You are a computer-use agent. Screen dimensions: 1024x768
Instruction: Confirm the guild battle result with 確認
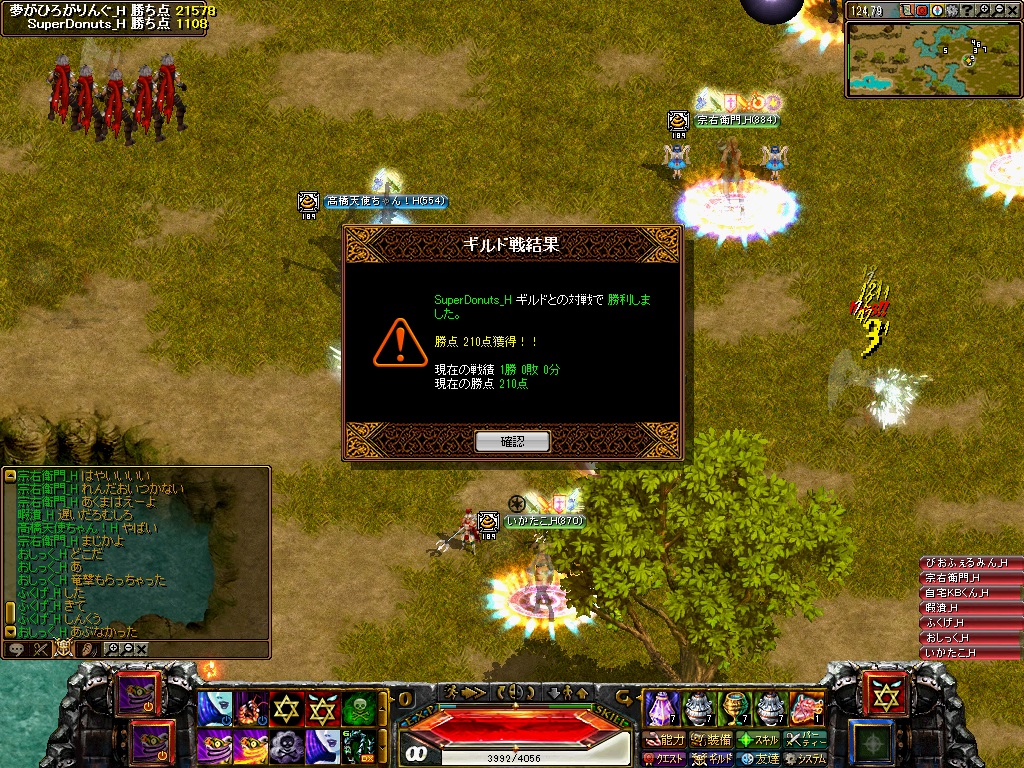point(512,441)
